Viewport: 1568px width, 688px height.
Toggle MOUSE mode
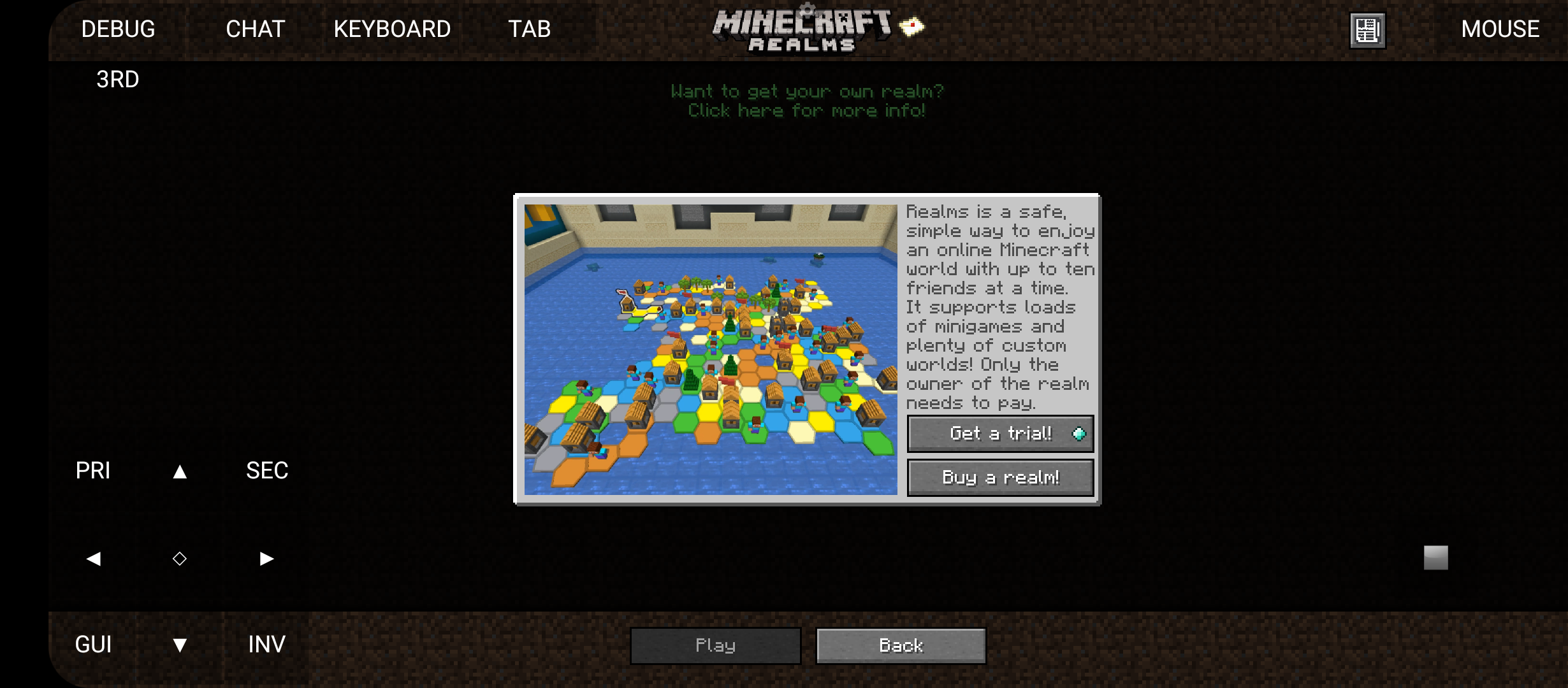[1499, 29]
